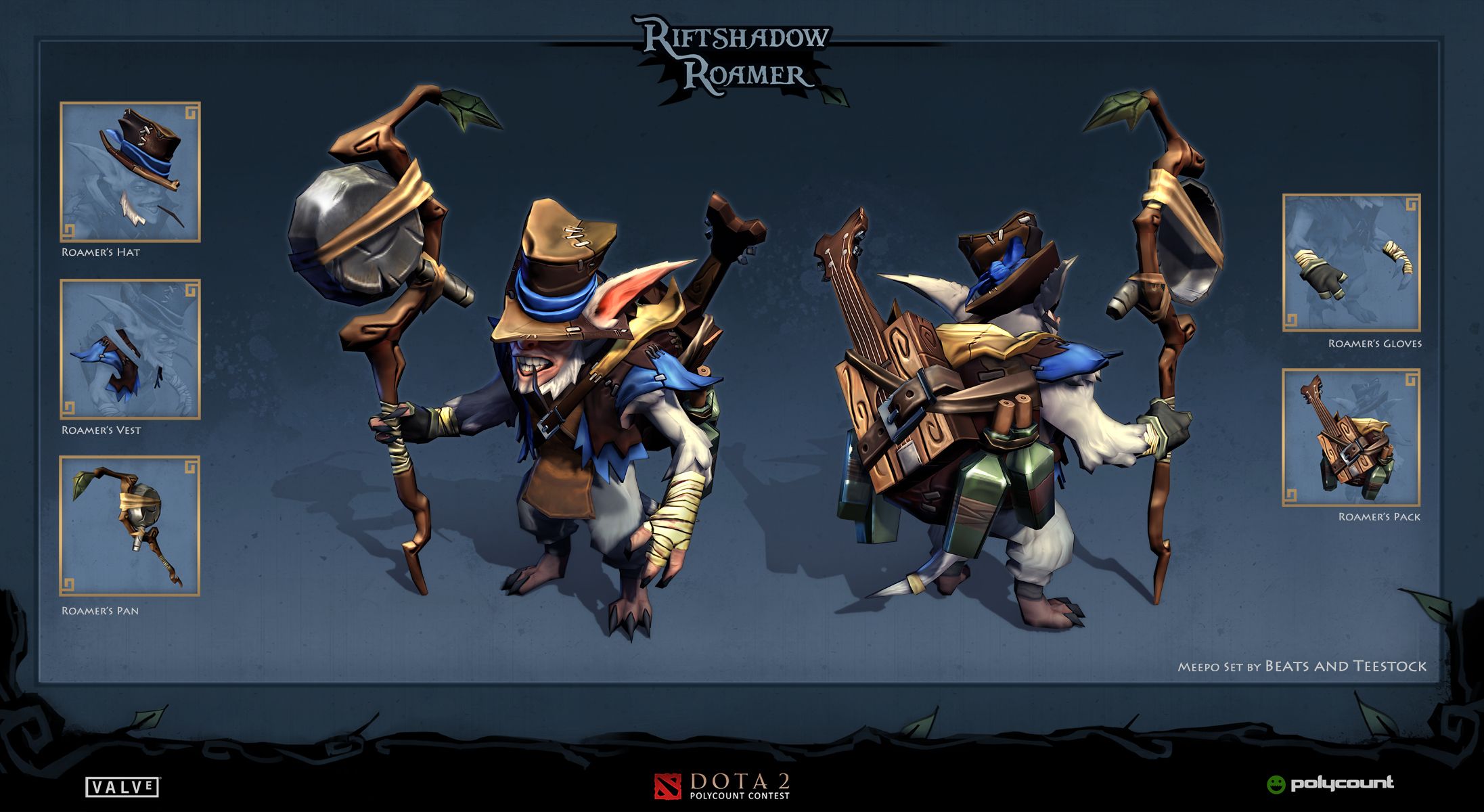Choose the Roamer's Pan thumbnail

130,526
